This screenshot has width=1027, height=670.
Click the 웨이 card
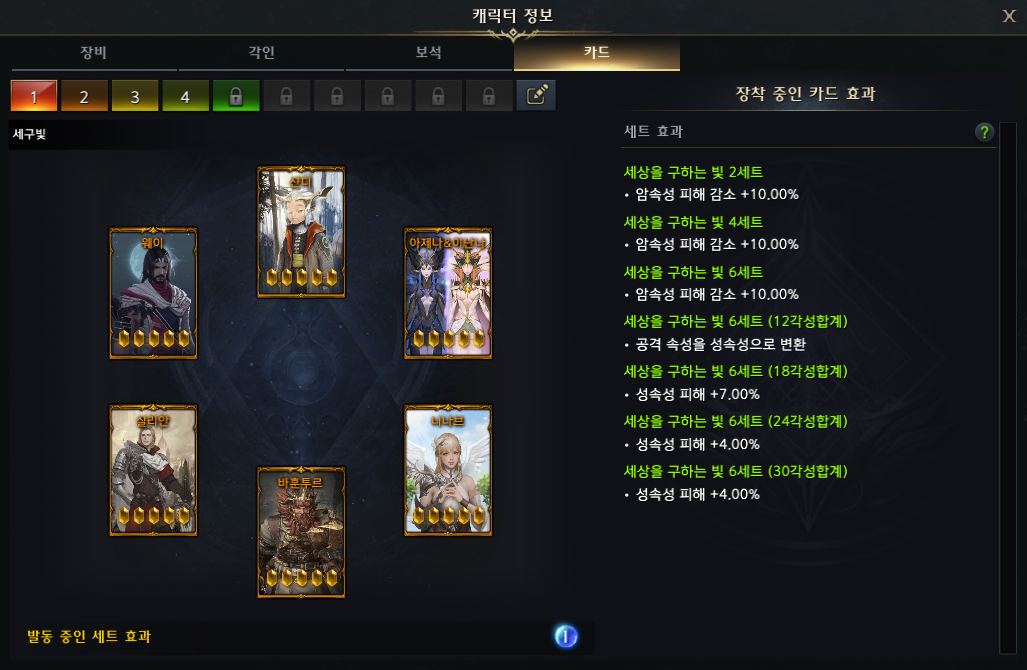pos(153,293)
